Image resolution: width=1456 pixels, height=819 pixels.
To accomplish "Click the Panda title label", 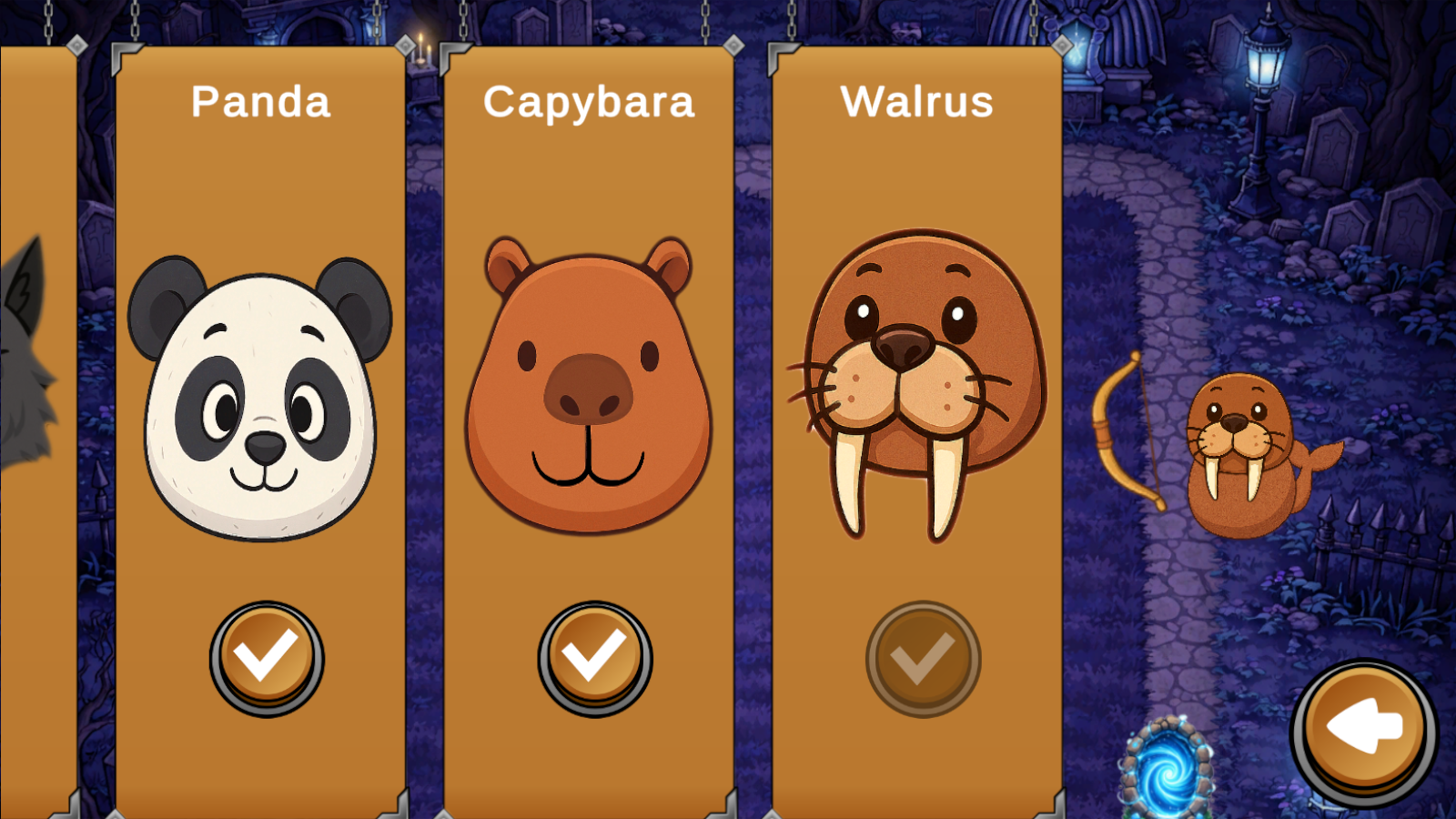I will pyautogui.click(x=259, y=102).
